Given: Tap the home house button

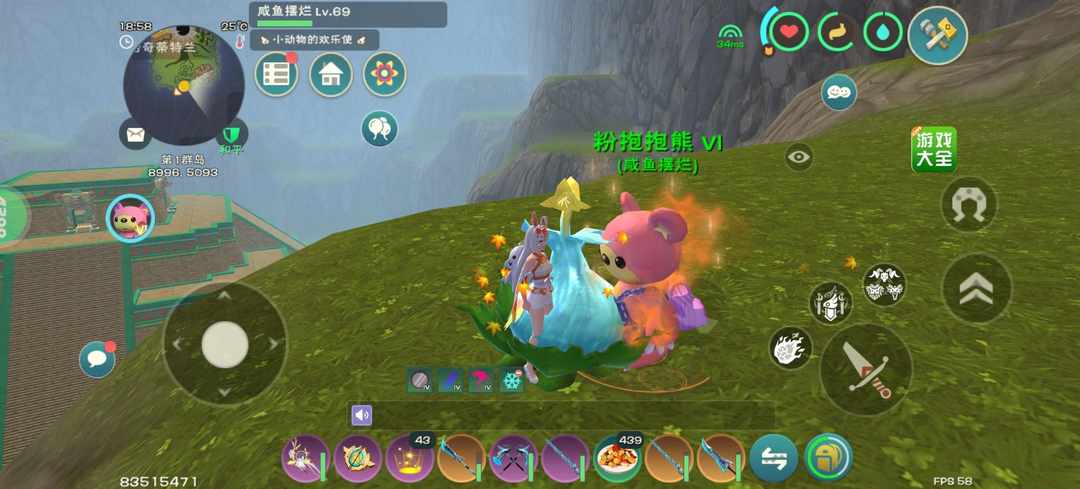Looking at the screenshot, I should point(331,74).
